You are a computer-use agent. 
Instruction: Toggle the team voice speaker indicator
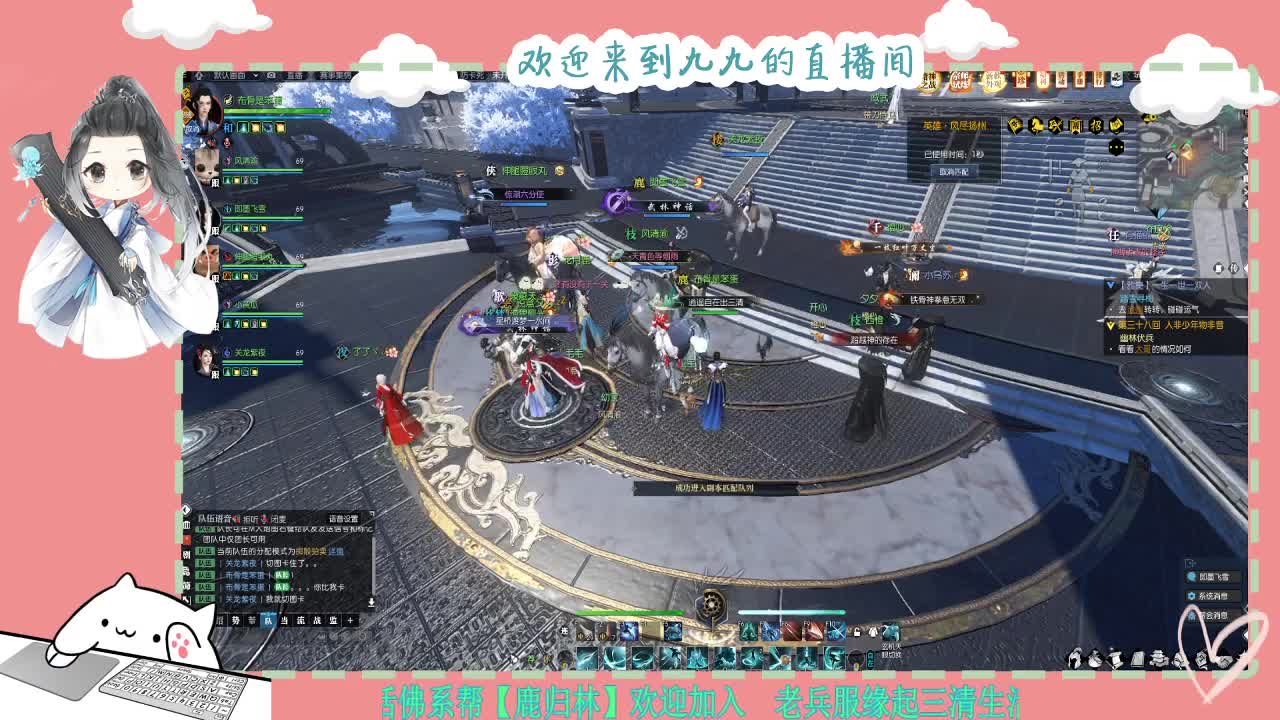click(x=236, y=518)
